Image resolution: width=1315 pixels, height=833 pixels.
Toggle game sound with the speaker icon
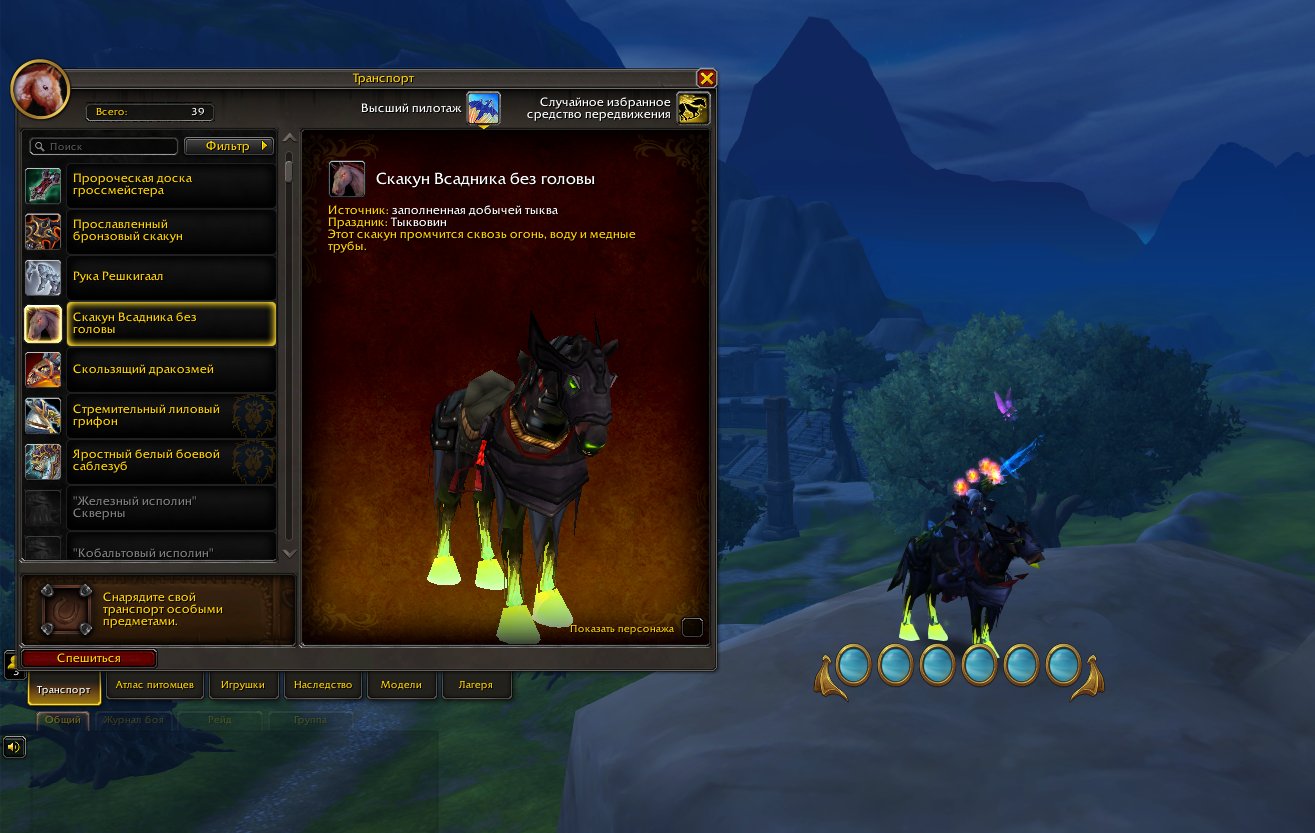click(x=14, y=746)
